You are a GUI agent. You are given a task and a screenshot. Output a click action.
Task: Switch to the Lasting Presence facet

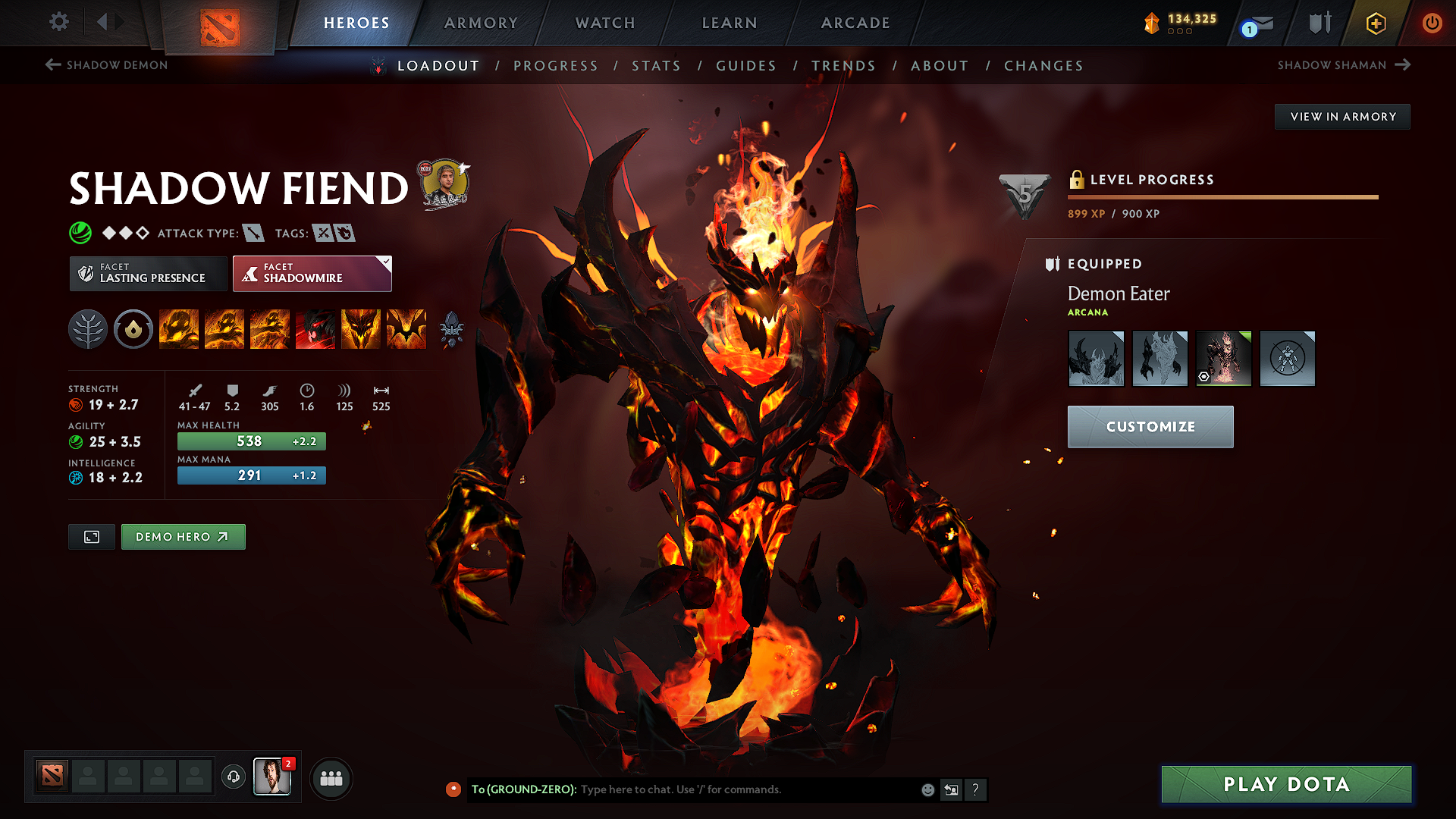[x=148, y=273]
